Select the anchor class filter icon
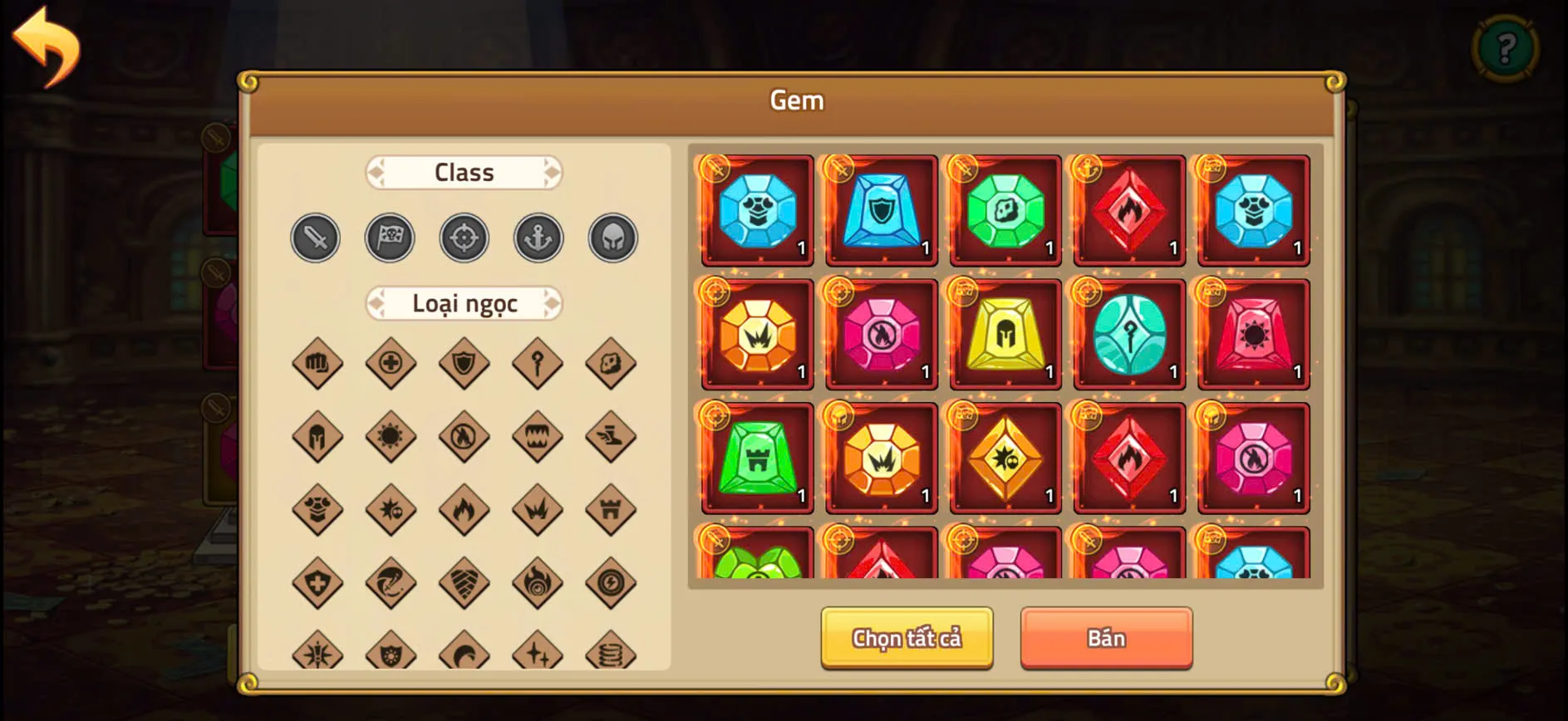 tap(538, 237)
